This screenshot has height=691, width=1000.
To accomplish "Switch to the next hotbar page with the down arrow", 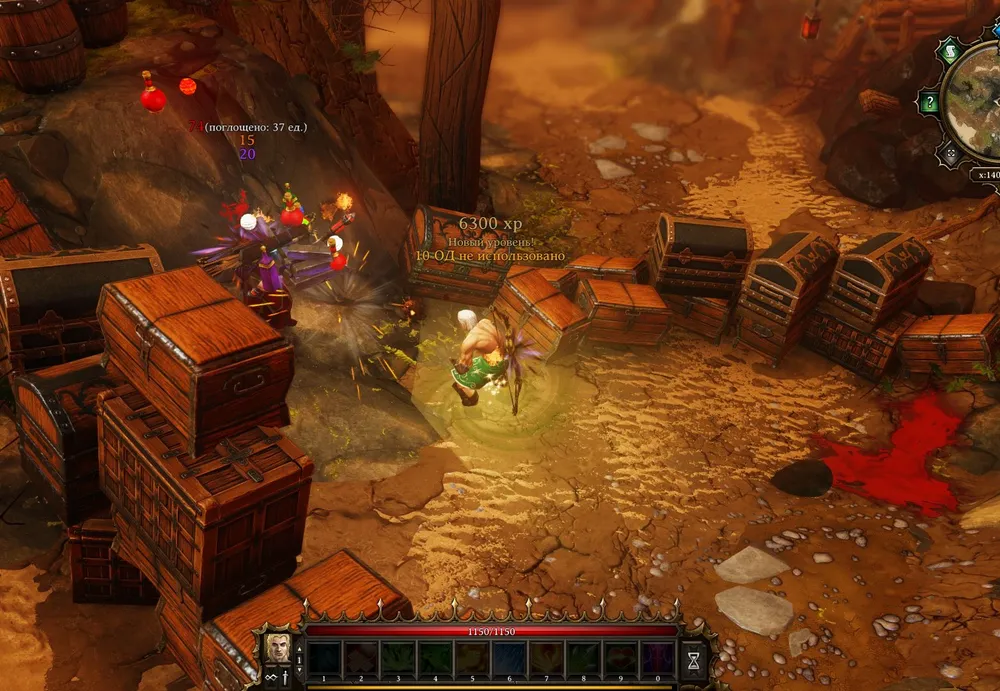I will click(x=298, y=670).
